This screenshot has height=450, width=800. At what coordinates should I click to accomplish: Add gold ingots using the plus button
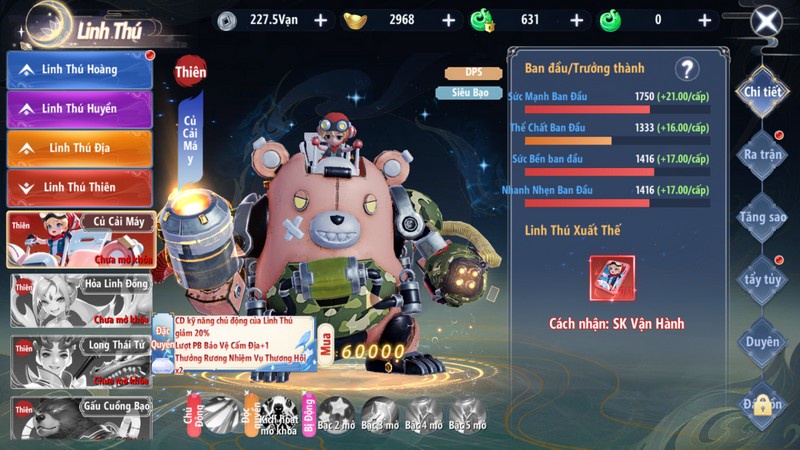(x=448, y=20)
